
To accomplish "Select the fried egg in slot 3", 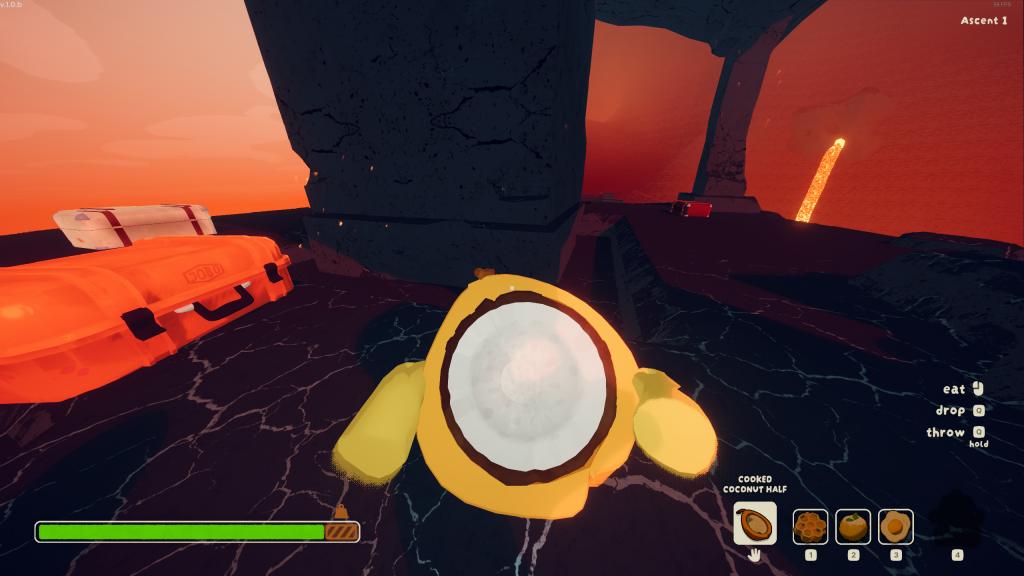I will coord(895,526).
